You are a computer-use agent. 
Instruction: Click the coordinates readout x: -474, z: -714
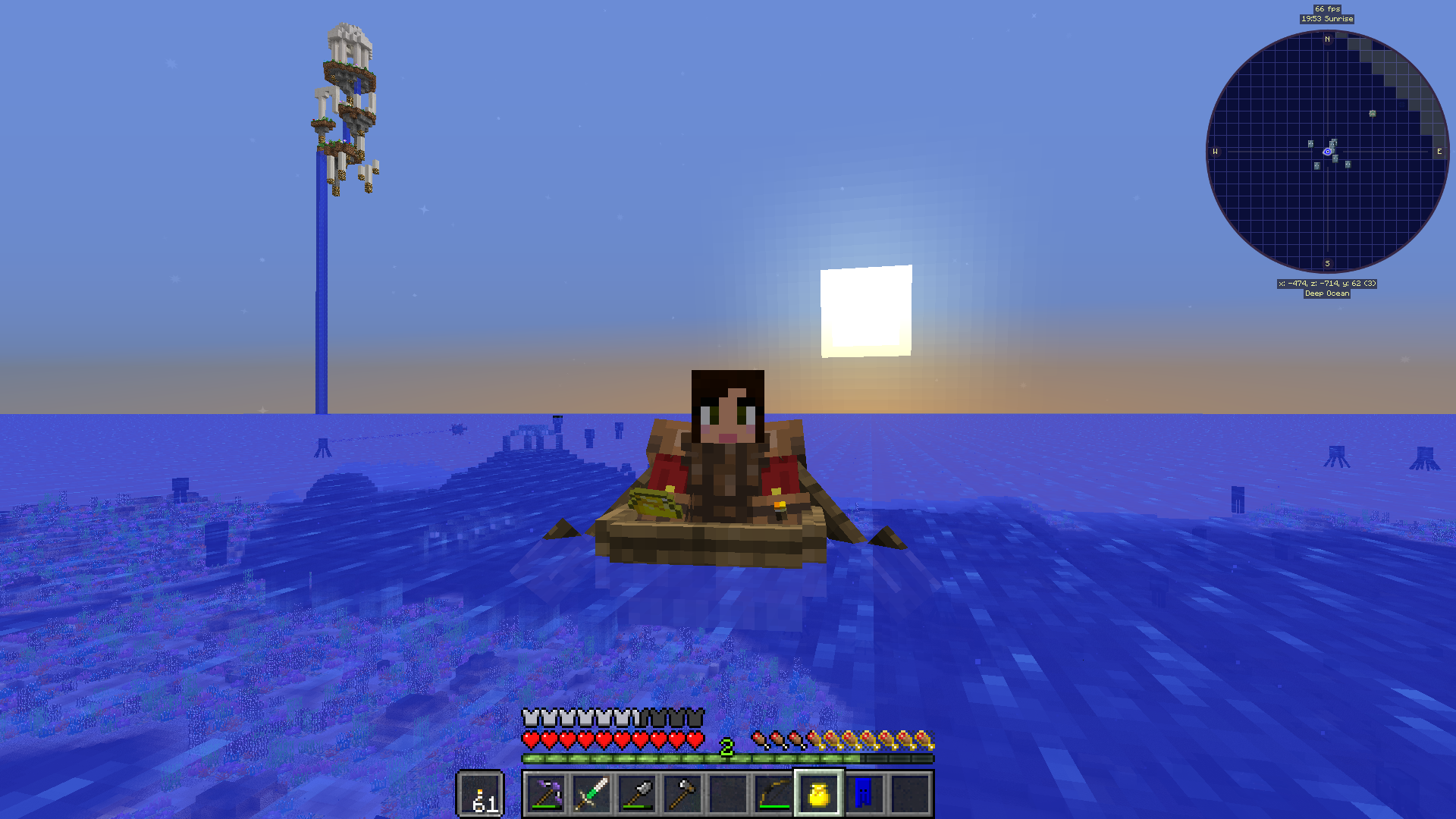tap(1326, 284)
